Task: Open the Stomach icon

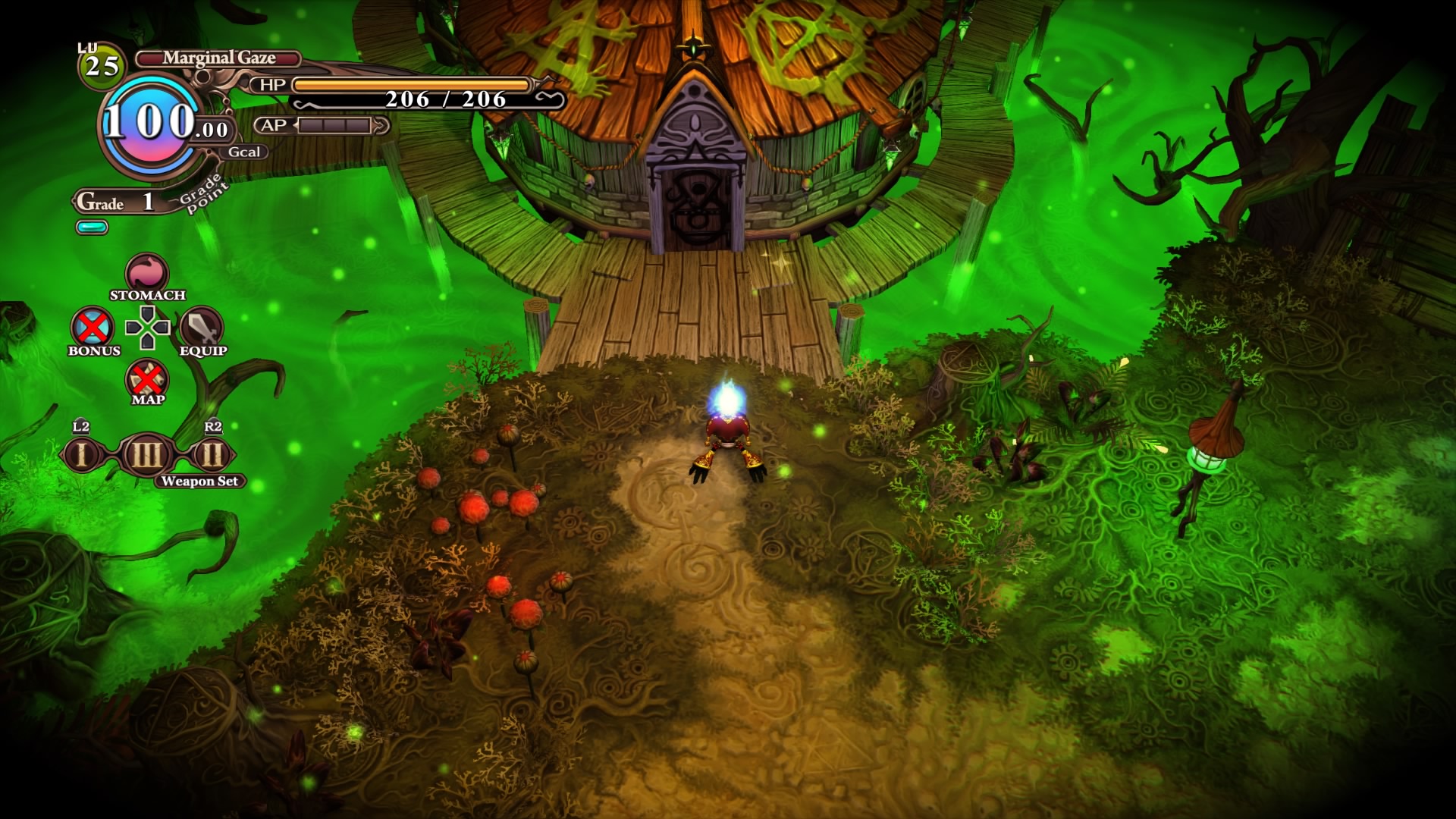Action: point(146,274)
